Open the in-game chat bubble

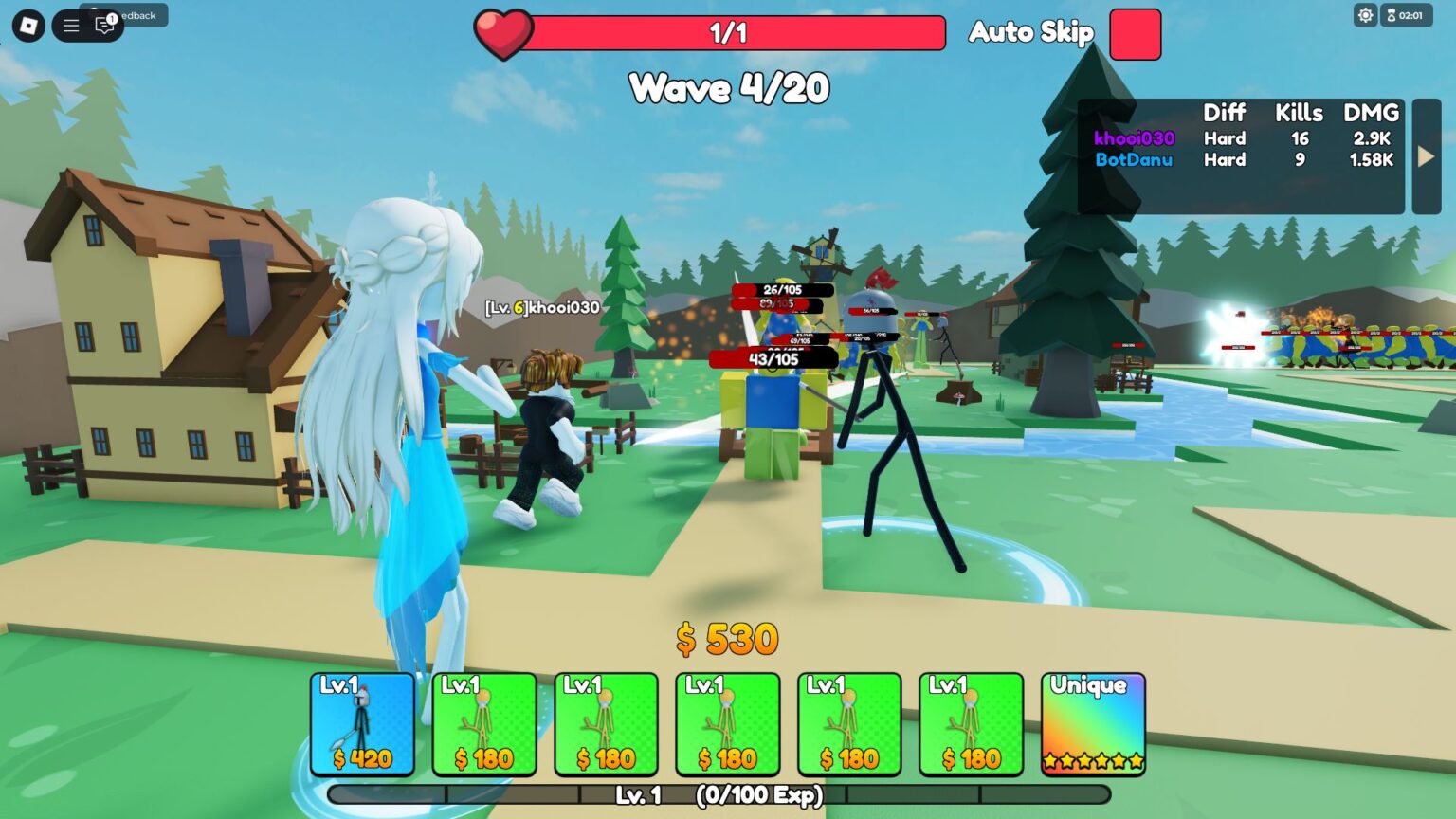tap(104, 26)
